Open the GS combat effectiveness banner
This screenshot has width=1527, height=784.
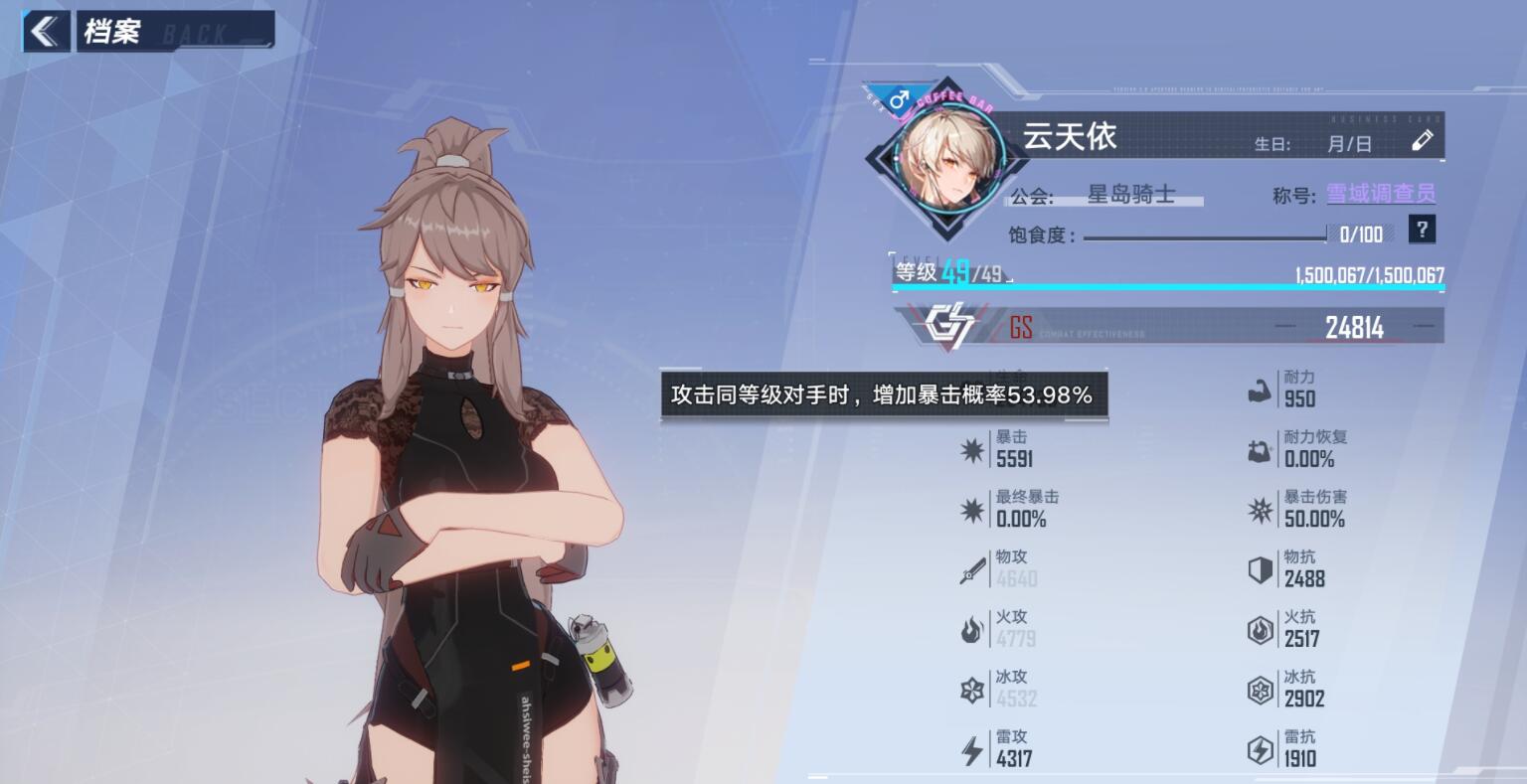pos(1168,327)
